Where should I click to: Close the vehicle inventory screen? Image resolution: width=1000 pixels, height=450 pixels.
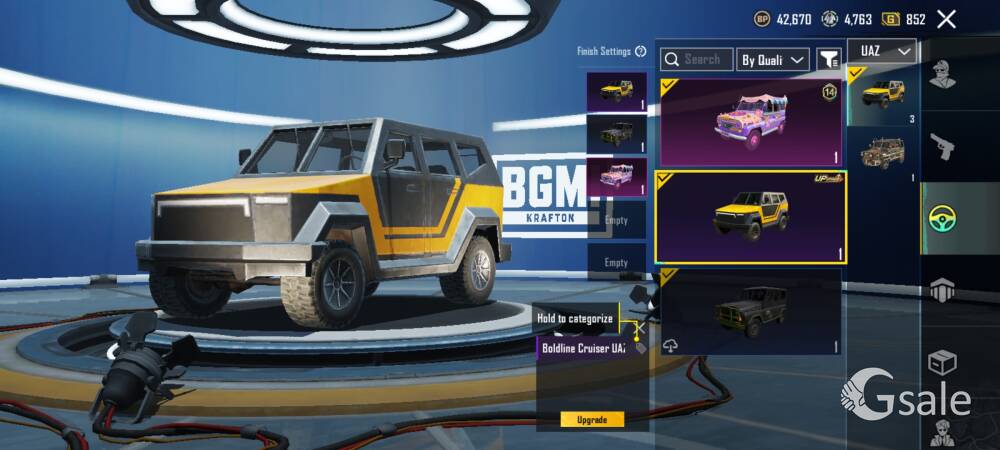point(946,19)
